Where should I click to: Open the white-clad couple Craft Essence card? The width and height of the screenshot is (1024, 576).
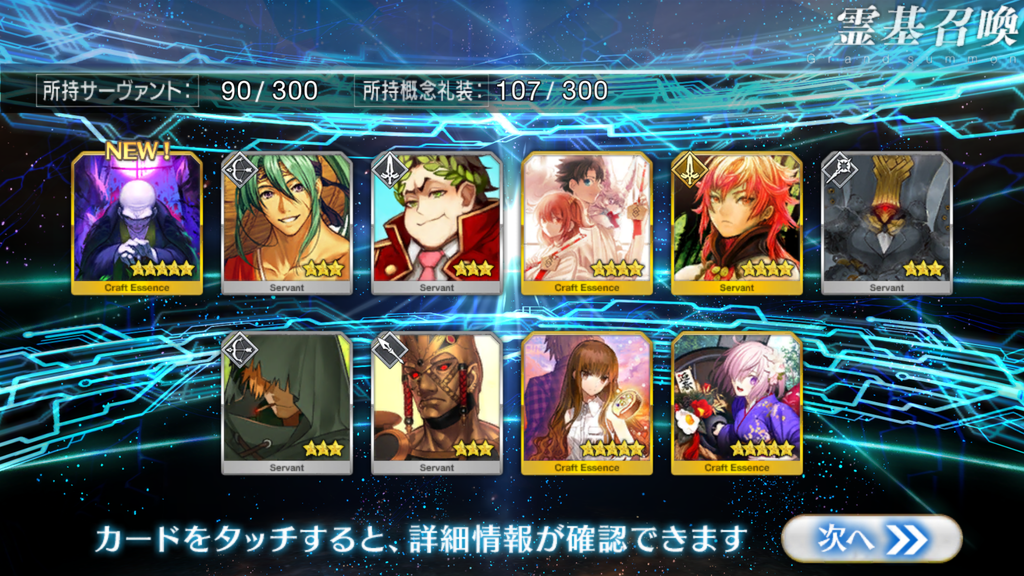(587, 223)
